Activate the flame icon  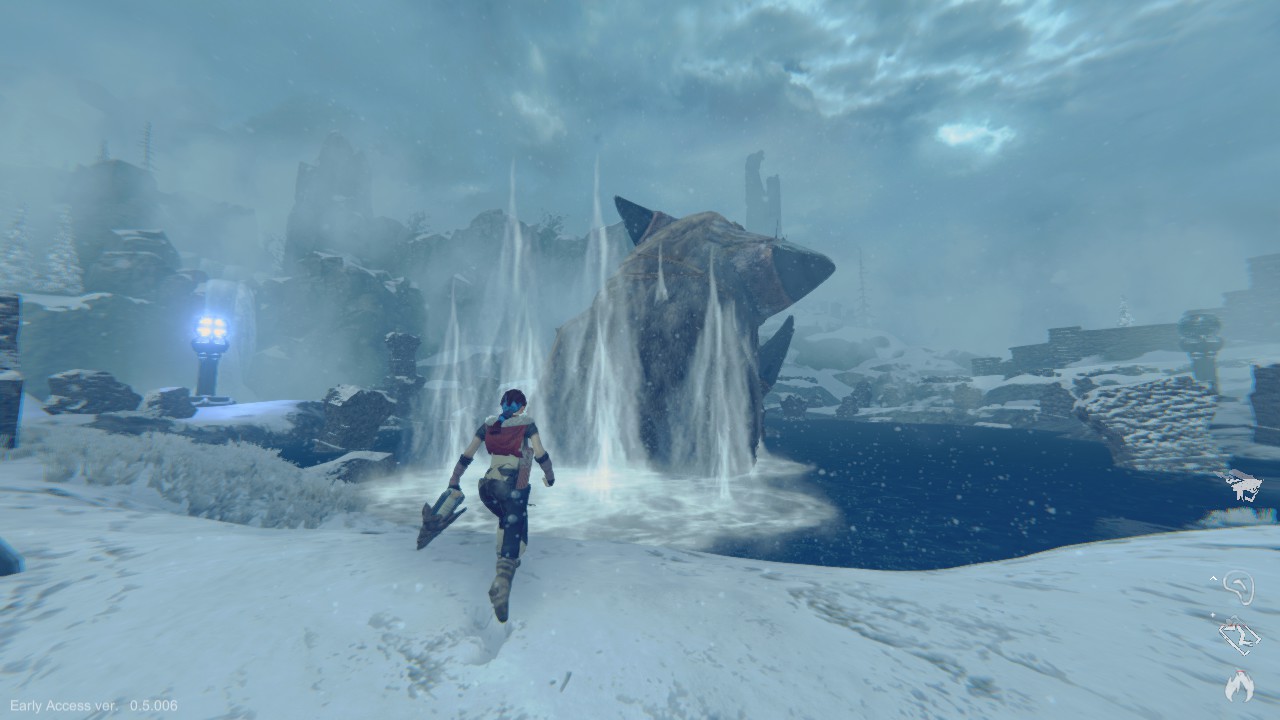[1239, 686]
